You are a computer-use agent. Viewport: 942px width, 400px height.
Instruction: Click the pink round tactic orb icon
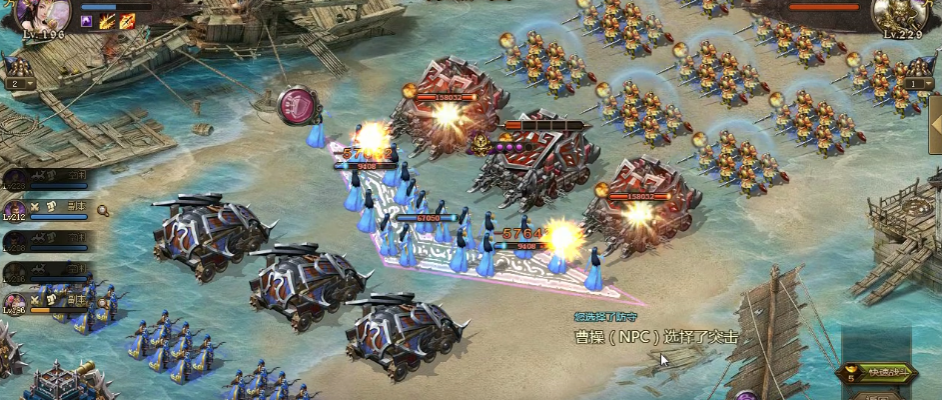point(295,103)
